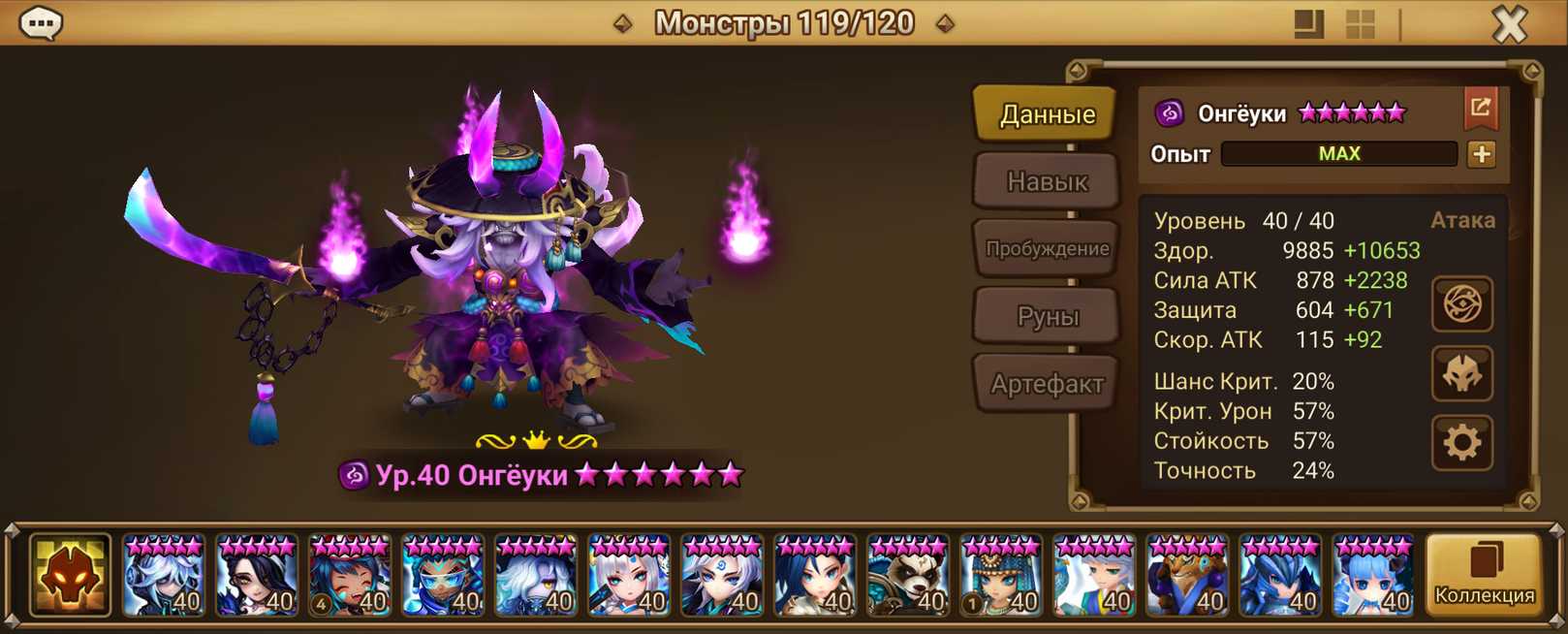Pick the goggles-wearing monster thumbnail

[x=443, y=576]
